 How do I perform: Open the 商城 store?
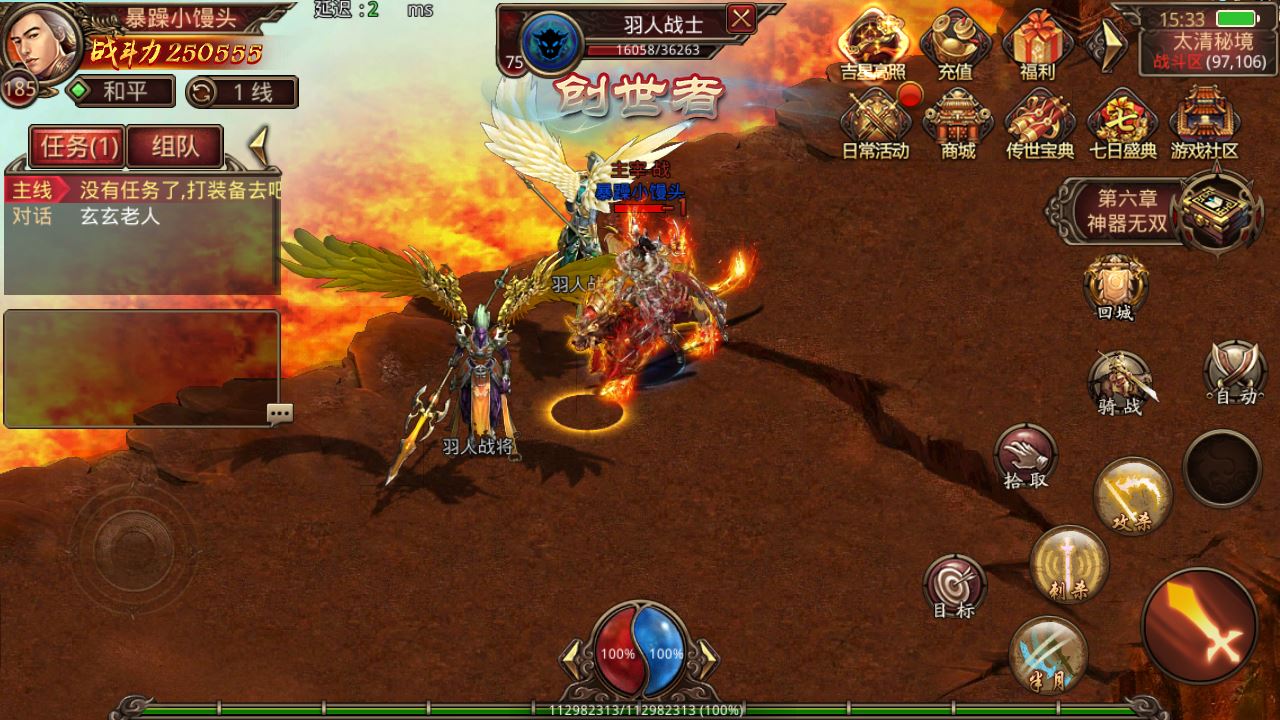point(957,122)
